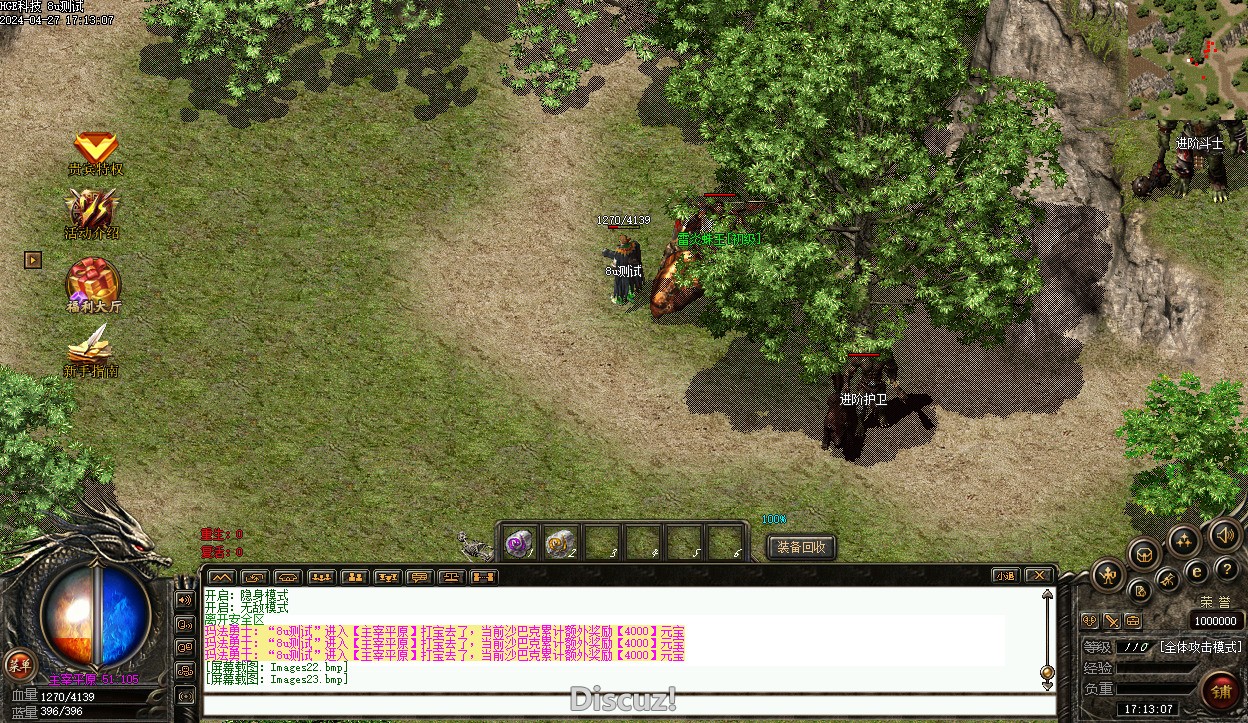Open the skills panel with three stars icon
The width and height of the screenshot is (1248, 723).
pyautogui.click(x=1184, y=541)
